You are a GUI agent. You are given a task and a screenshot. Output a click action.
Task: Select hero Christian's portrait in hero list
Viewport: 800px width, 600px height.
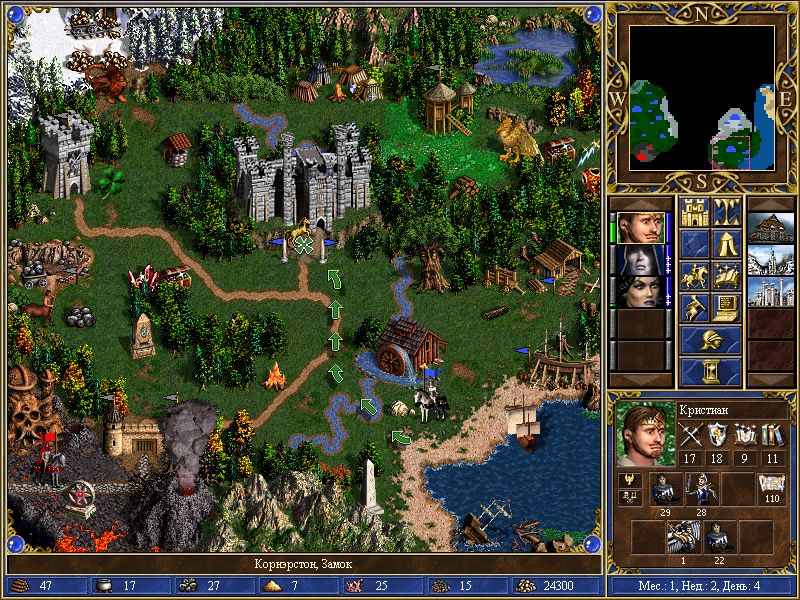[x=638, y=228]
